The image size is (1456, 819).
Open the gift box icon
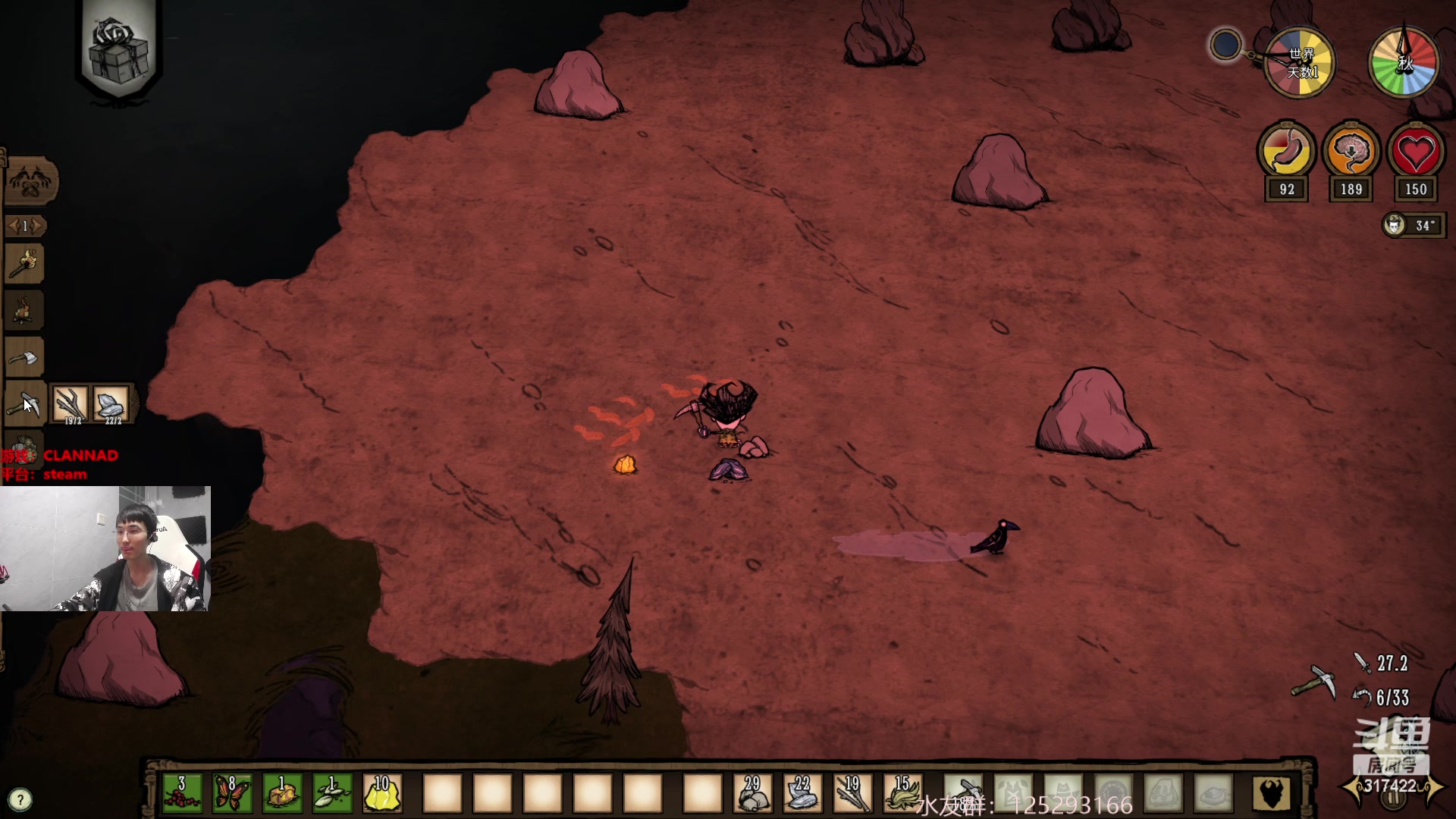pyautogui.click(x=118, y=49)
